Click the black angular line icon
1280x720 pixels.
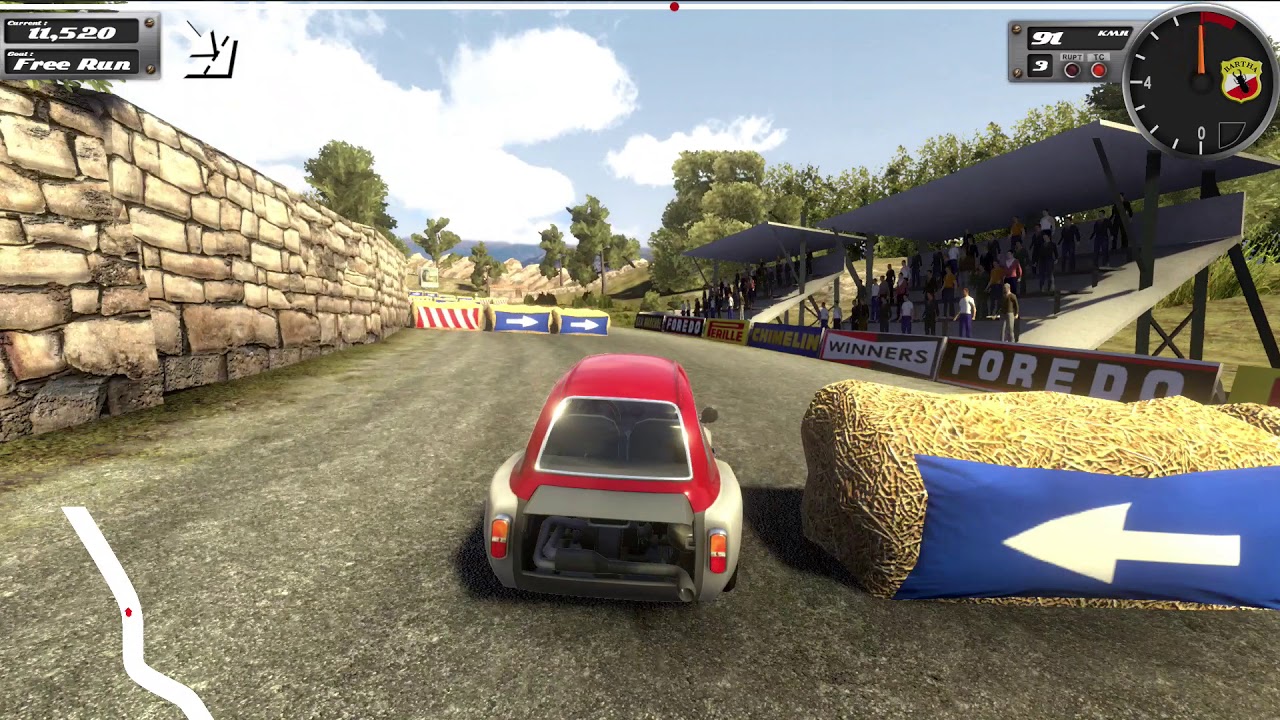click(214, 51)
